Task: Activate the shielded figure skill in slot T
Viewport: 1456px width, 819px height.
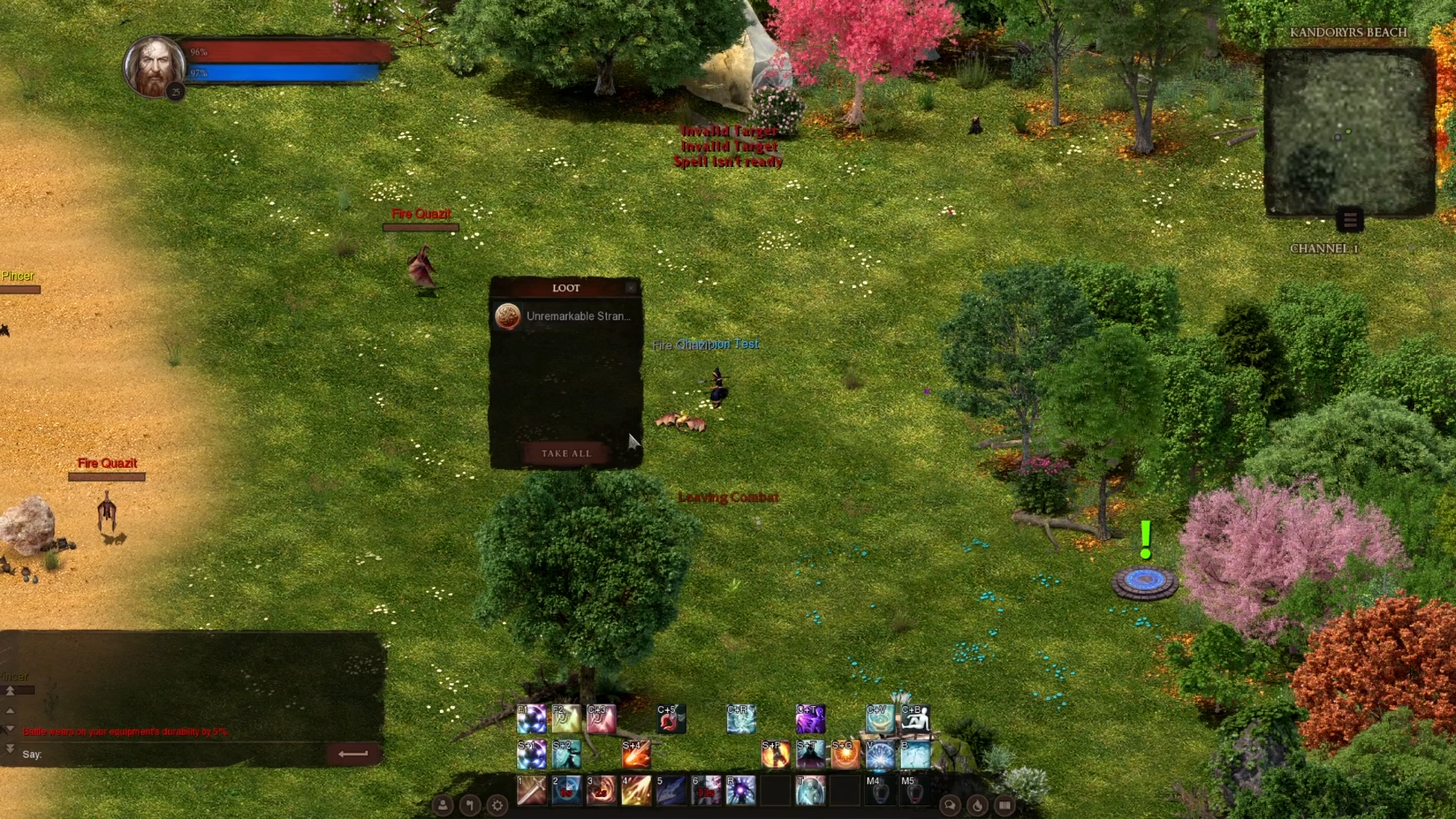Action: tap(811, 790)
